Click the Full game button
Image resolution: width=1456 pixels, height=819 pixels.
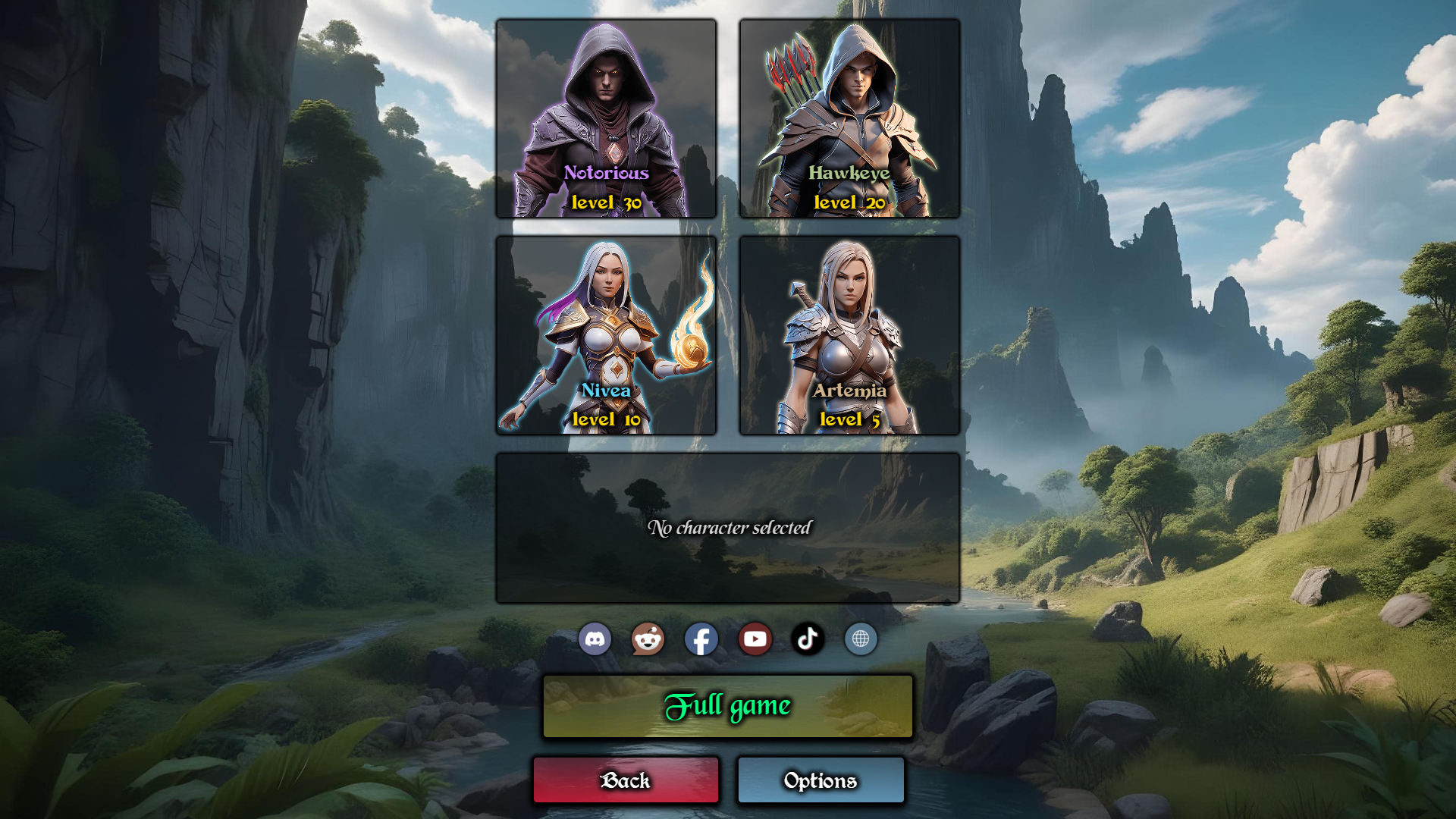pos(727,706)
